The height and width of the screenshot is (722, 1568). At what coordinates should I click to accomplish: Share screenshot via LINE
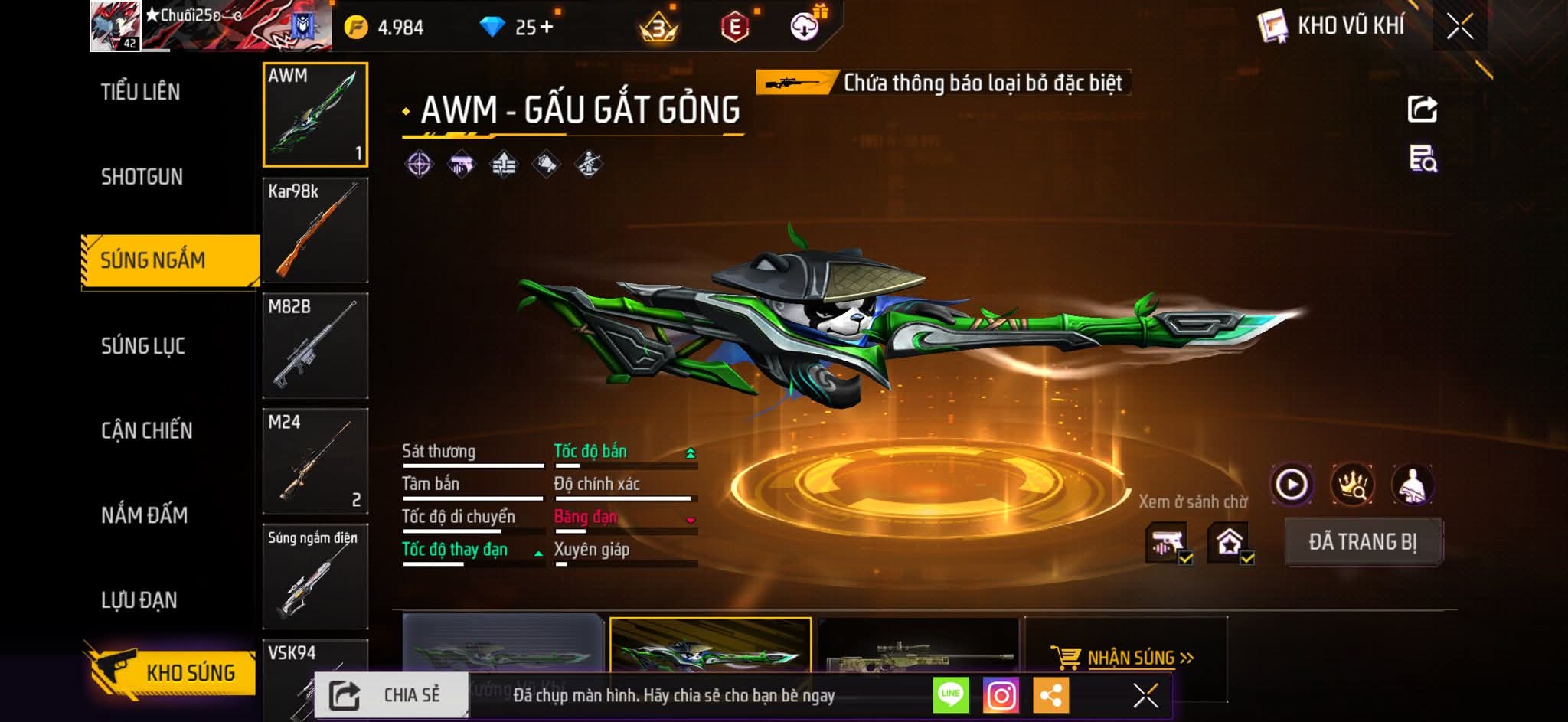click(951, 695)
